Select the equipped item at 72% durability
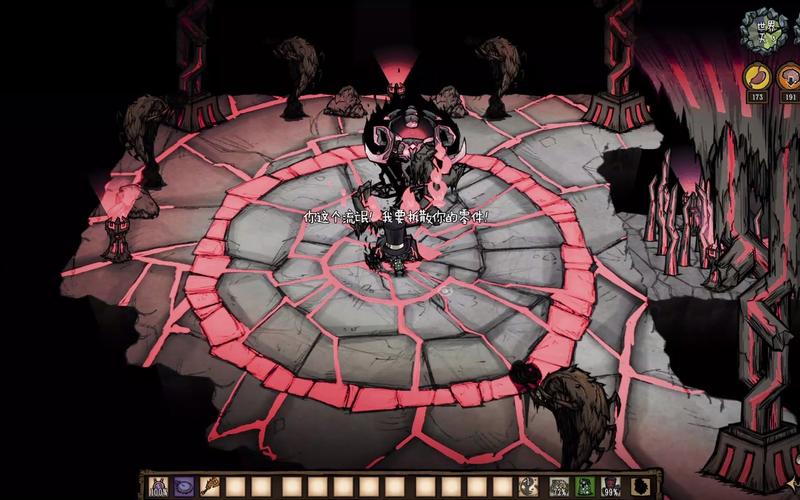 (559, 487)
